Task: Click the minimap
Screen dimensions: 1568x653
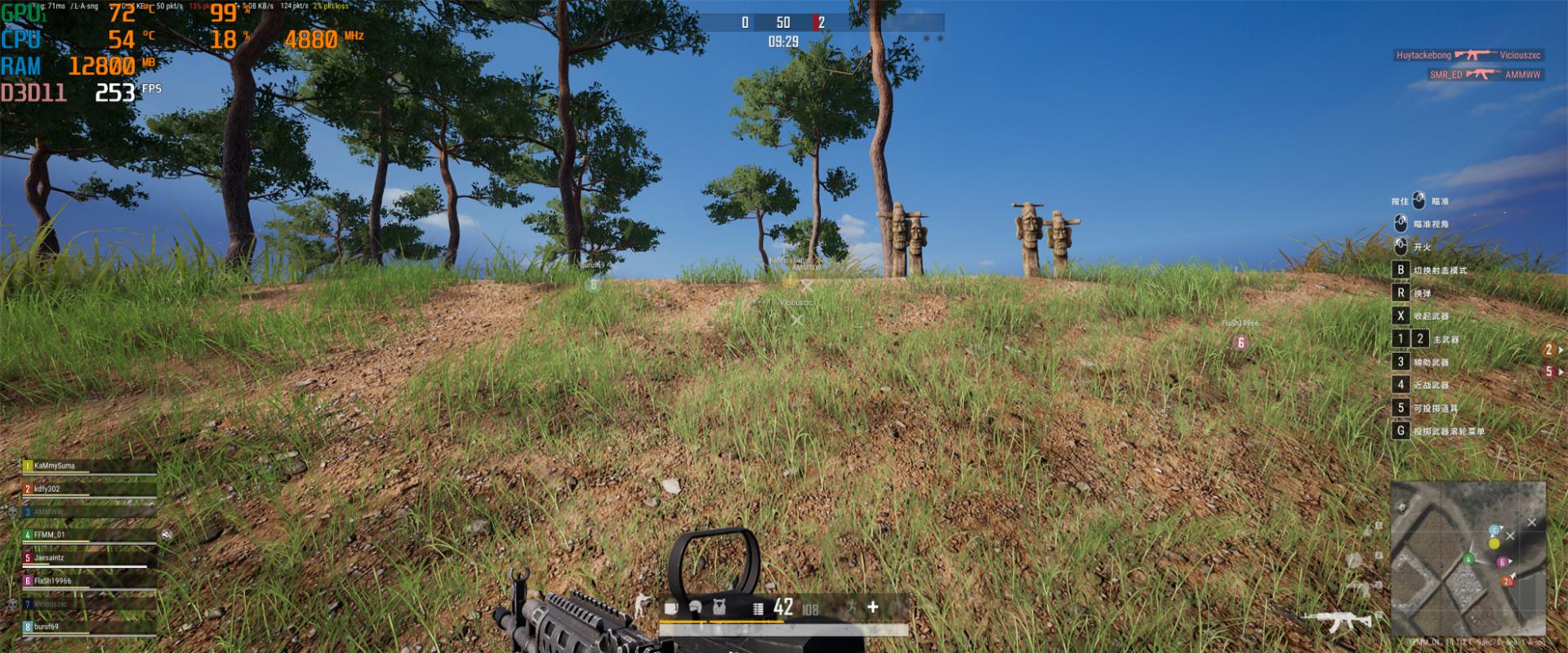Action: click(1468, 558)
